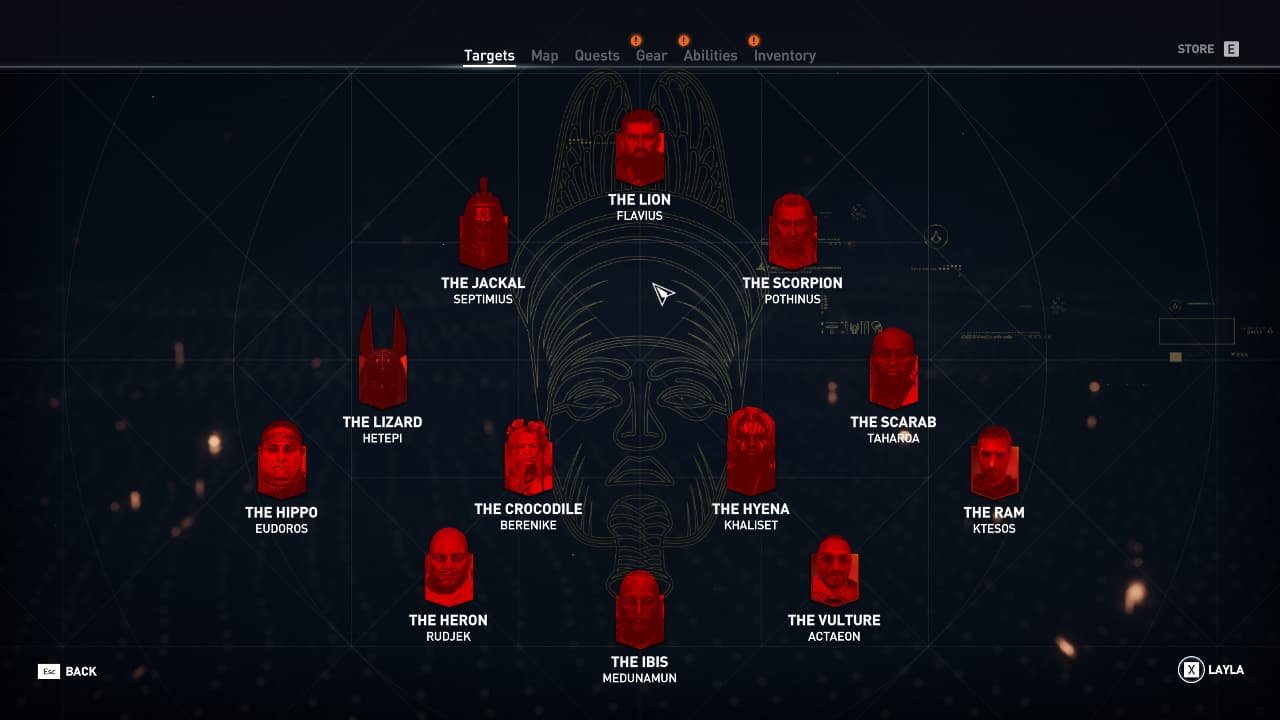Choose The Hippo target Eudoros
This screenshot has height=720, width=1280.
(x=282, y=461)
